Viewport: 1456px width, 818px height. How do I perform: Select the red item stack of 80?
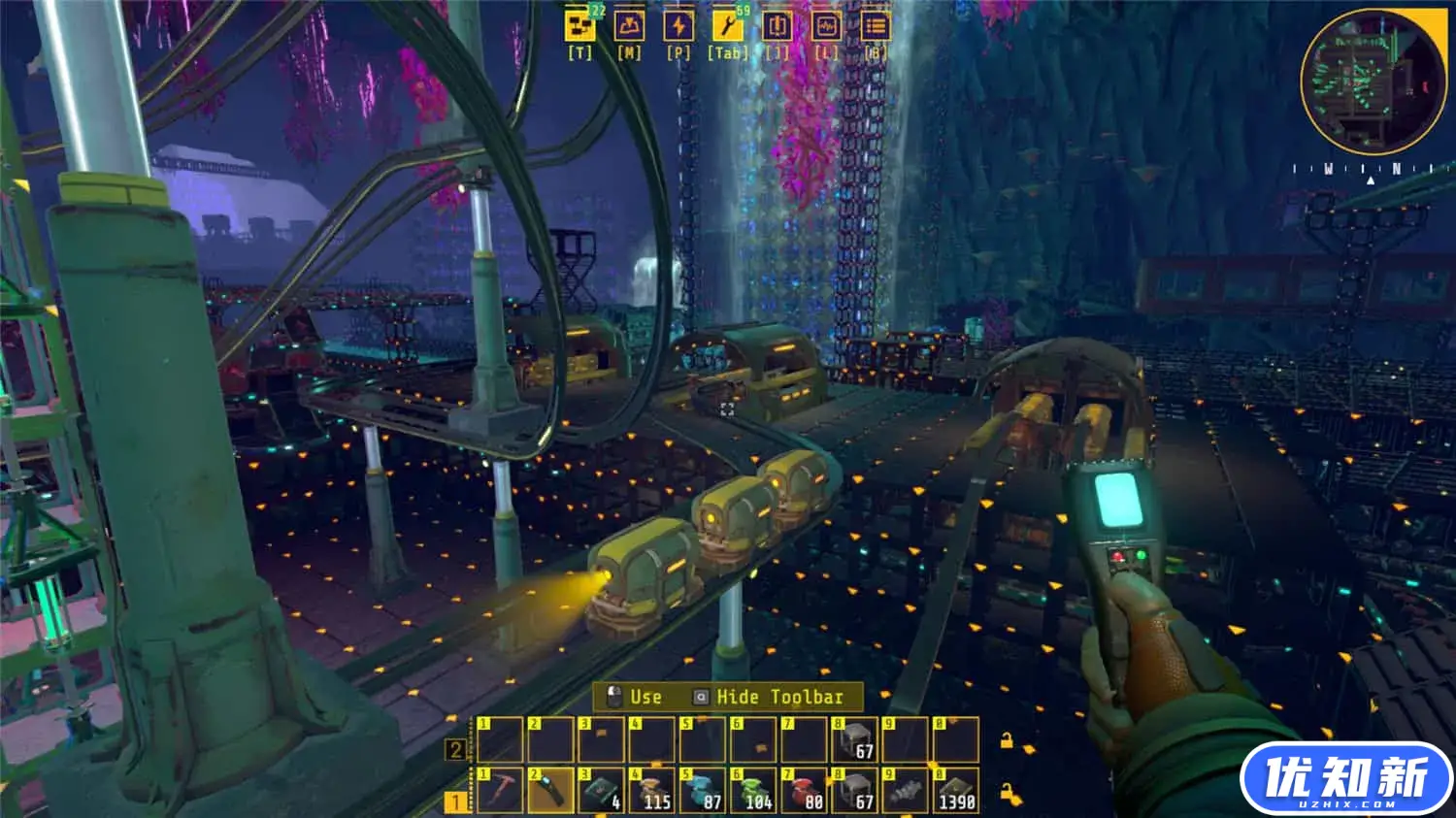pyautogui.click(x=804, y=790)
